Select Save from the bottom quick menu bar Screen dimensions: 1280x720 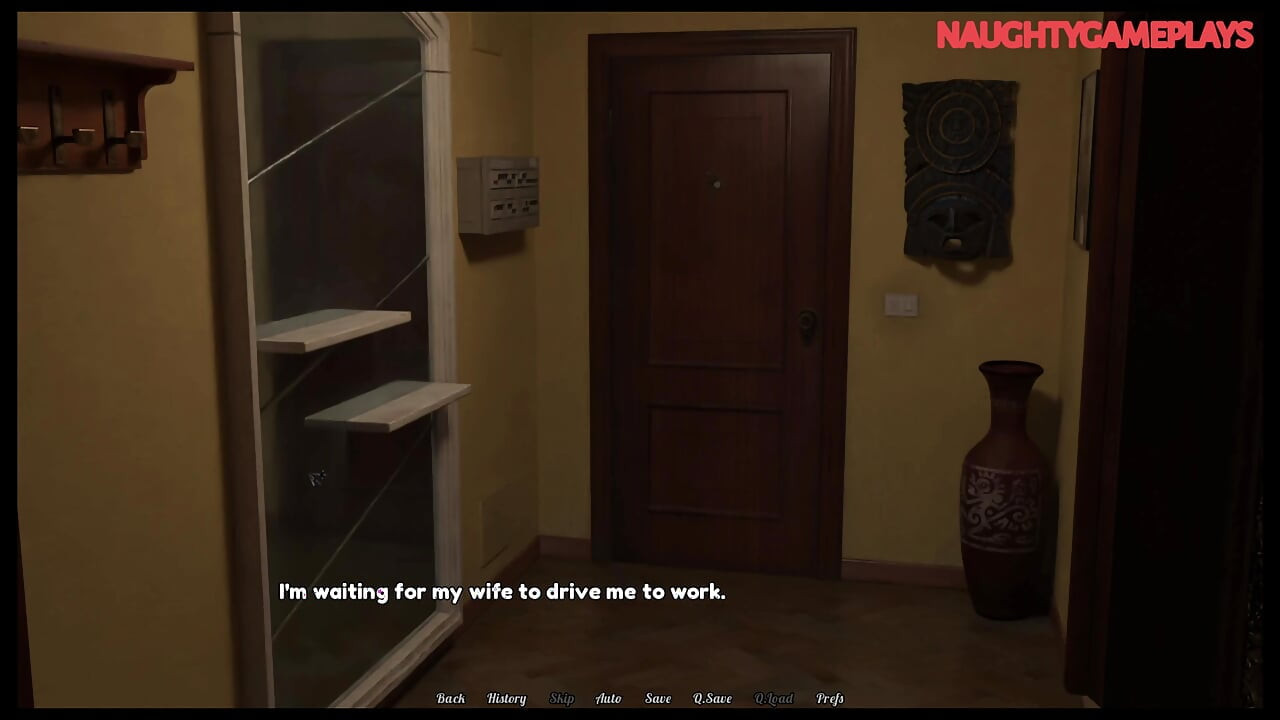(x=658, y=698)
